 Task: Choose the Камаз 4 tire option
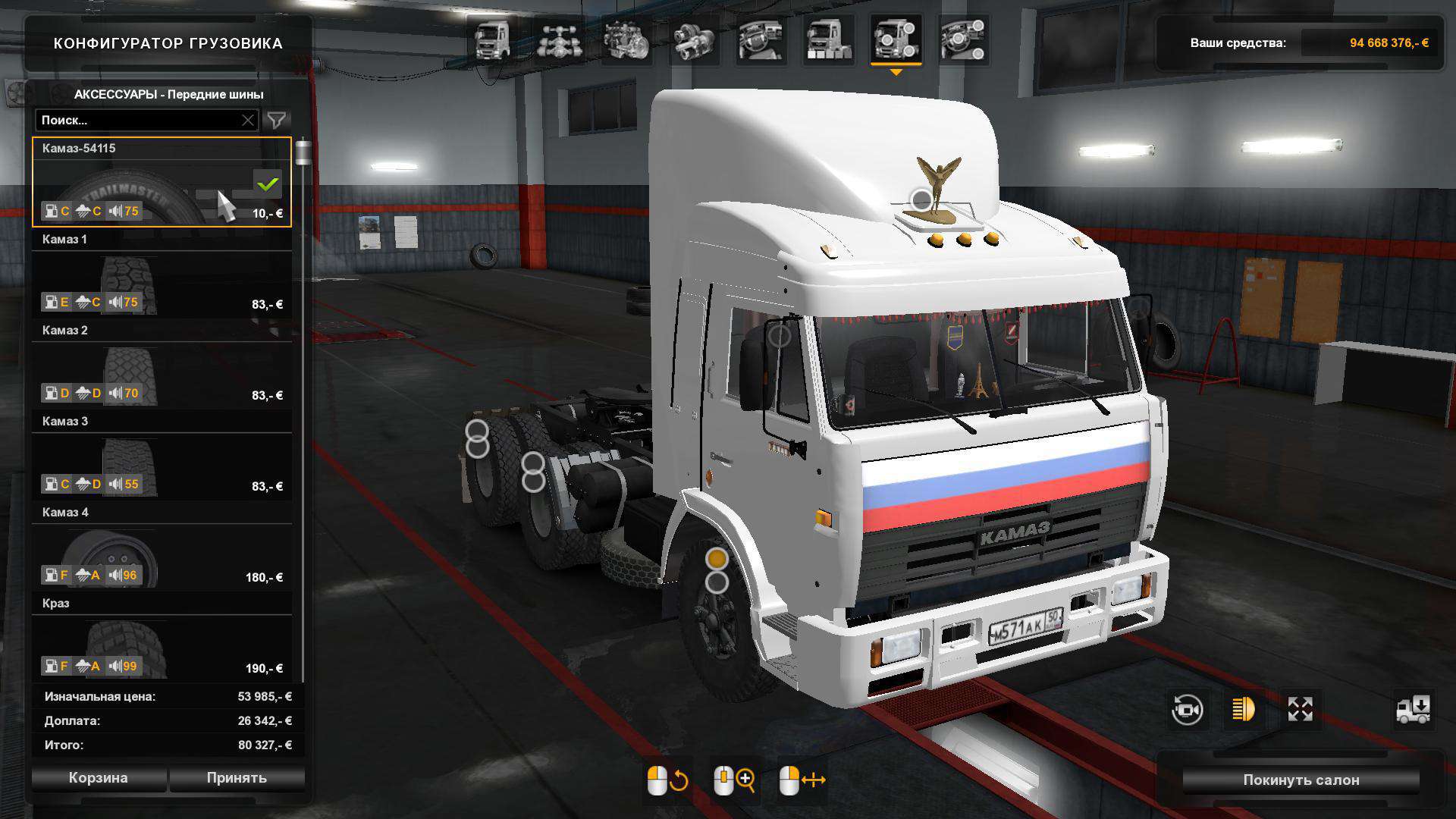pyautogui.click(x=162, y=548)
